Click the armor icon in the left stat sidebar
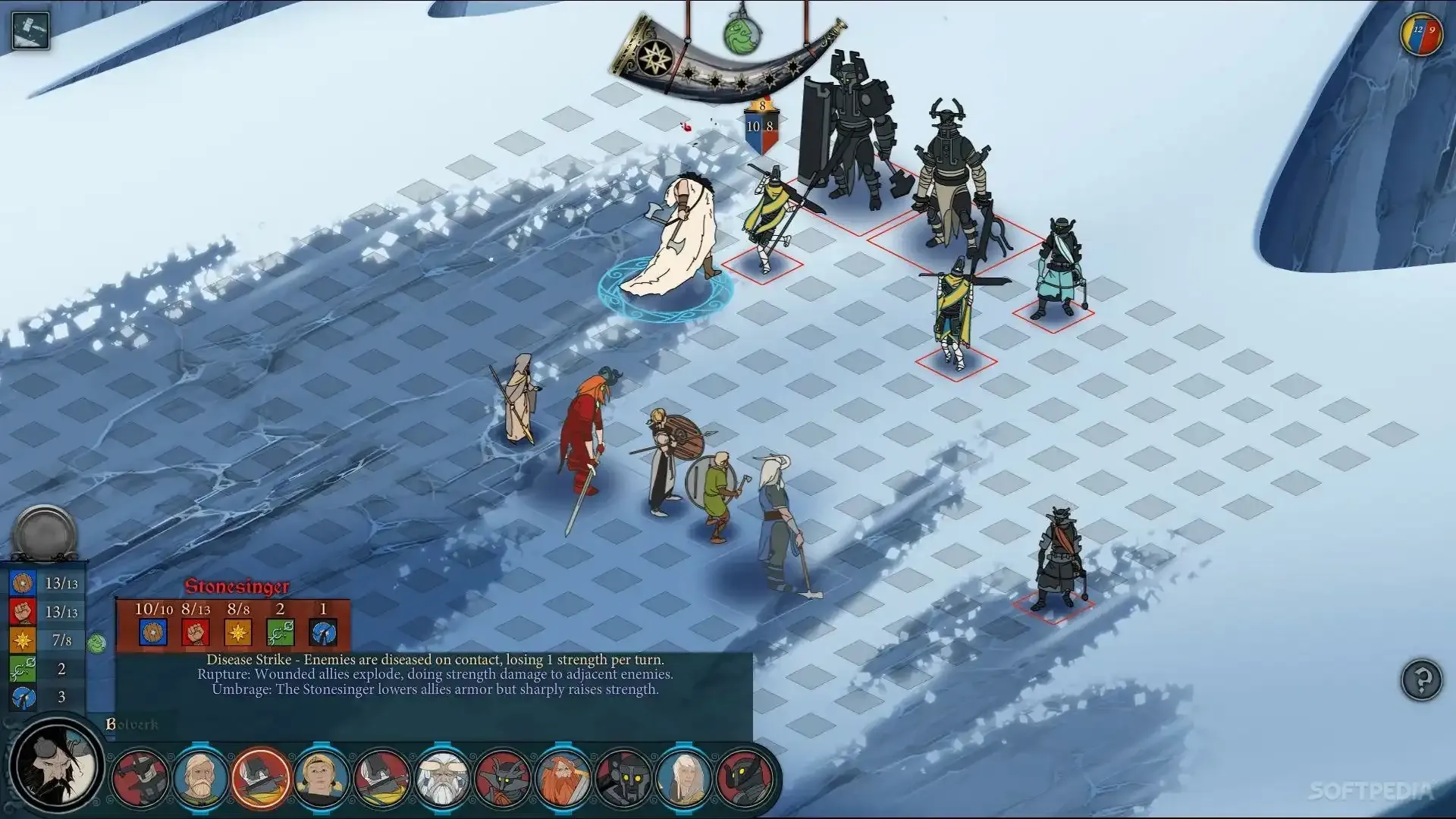 click(23, 583)
